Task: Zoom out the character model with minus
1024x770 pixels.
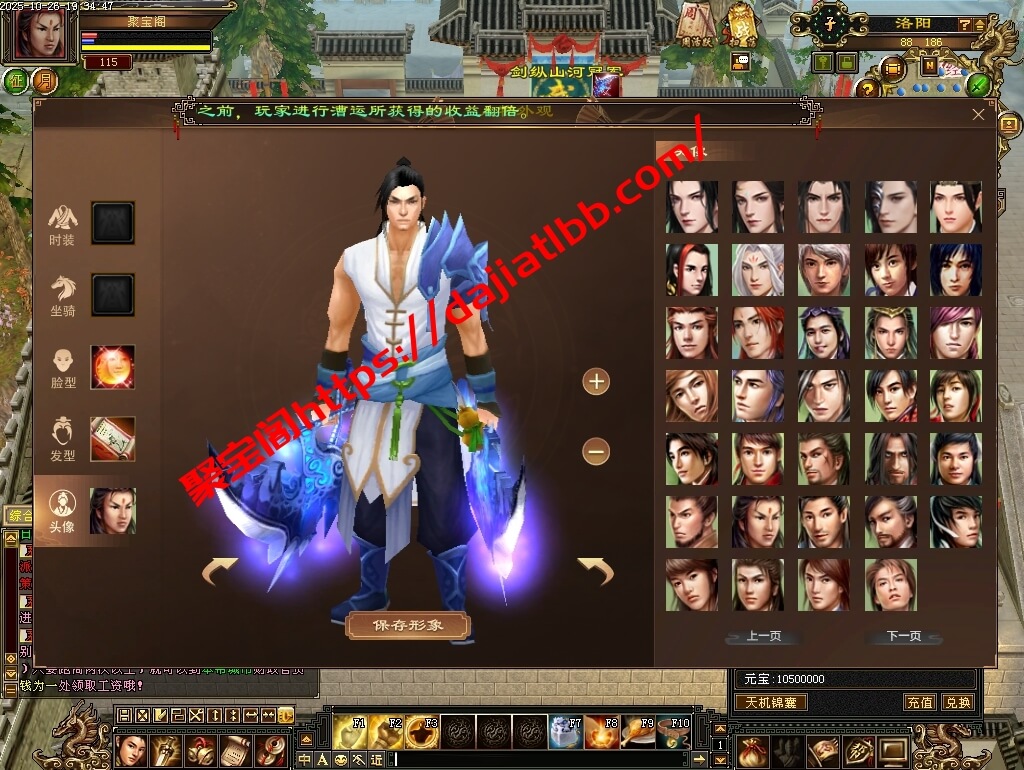Action: click(596, 452)
